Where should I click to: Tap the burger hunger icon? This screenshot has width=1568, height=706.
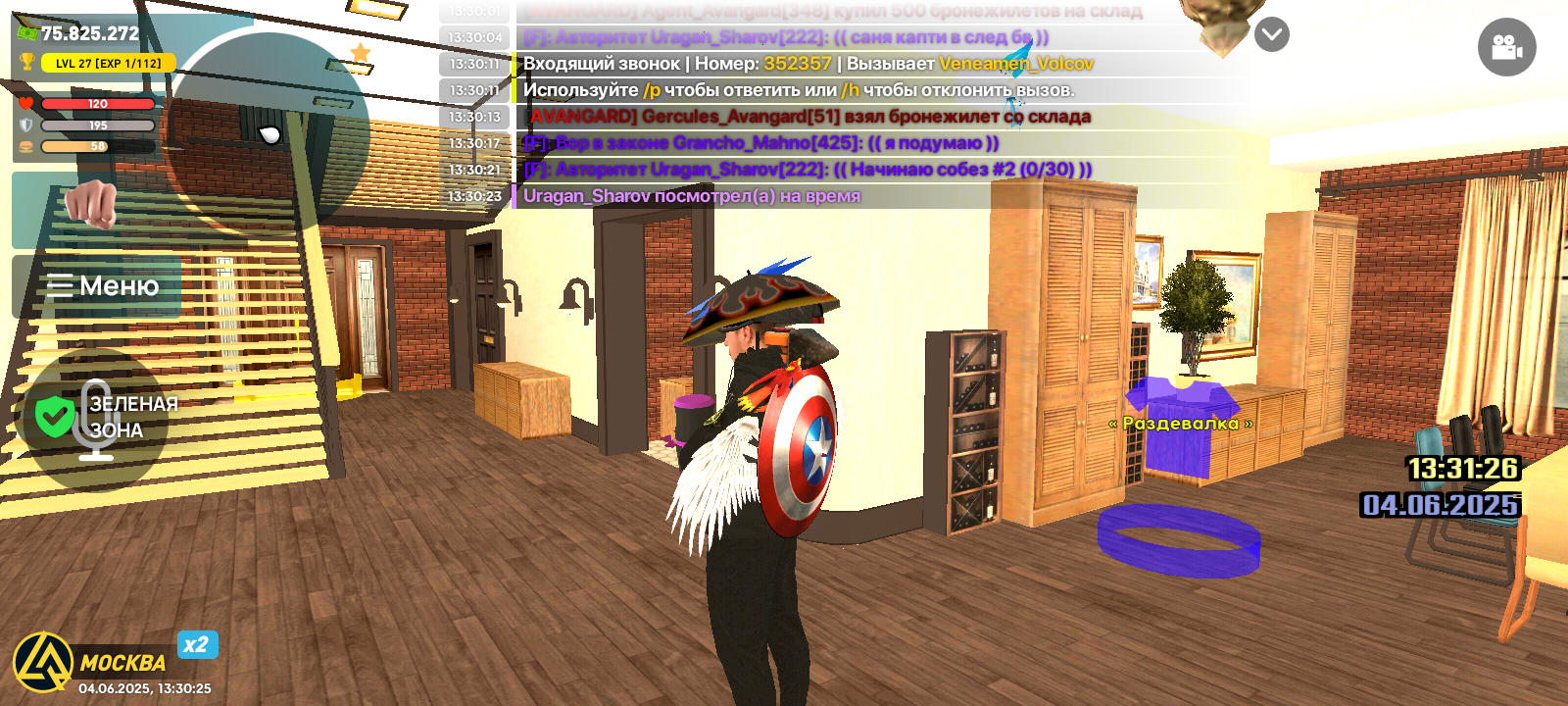pyautogui.click(x=27, y=147)
